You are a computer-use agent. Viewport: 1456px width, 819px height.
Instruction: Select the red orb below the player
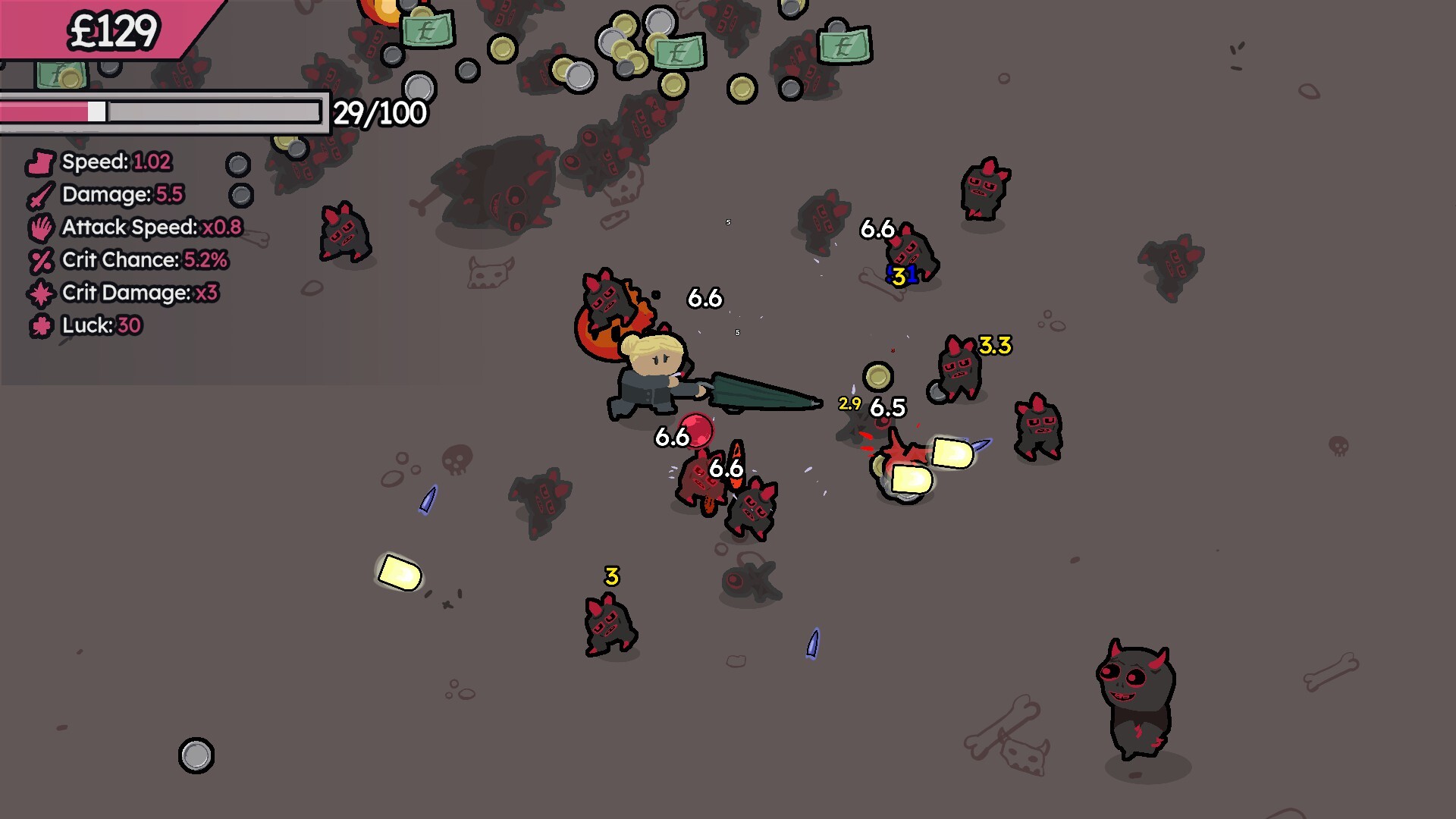click(x=695, y=429)
